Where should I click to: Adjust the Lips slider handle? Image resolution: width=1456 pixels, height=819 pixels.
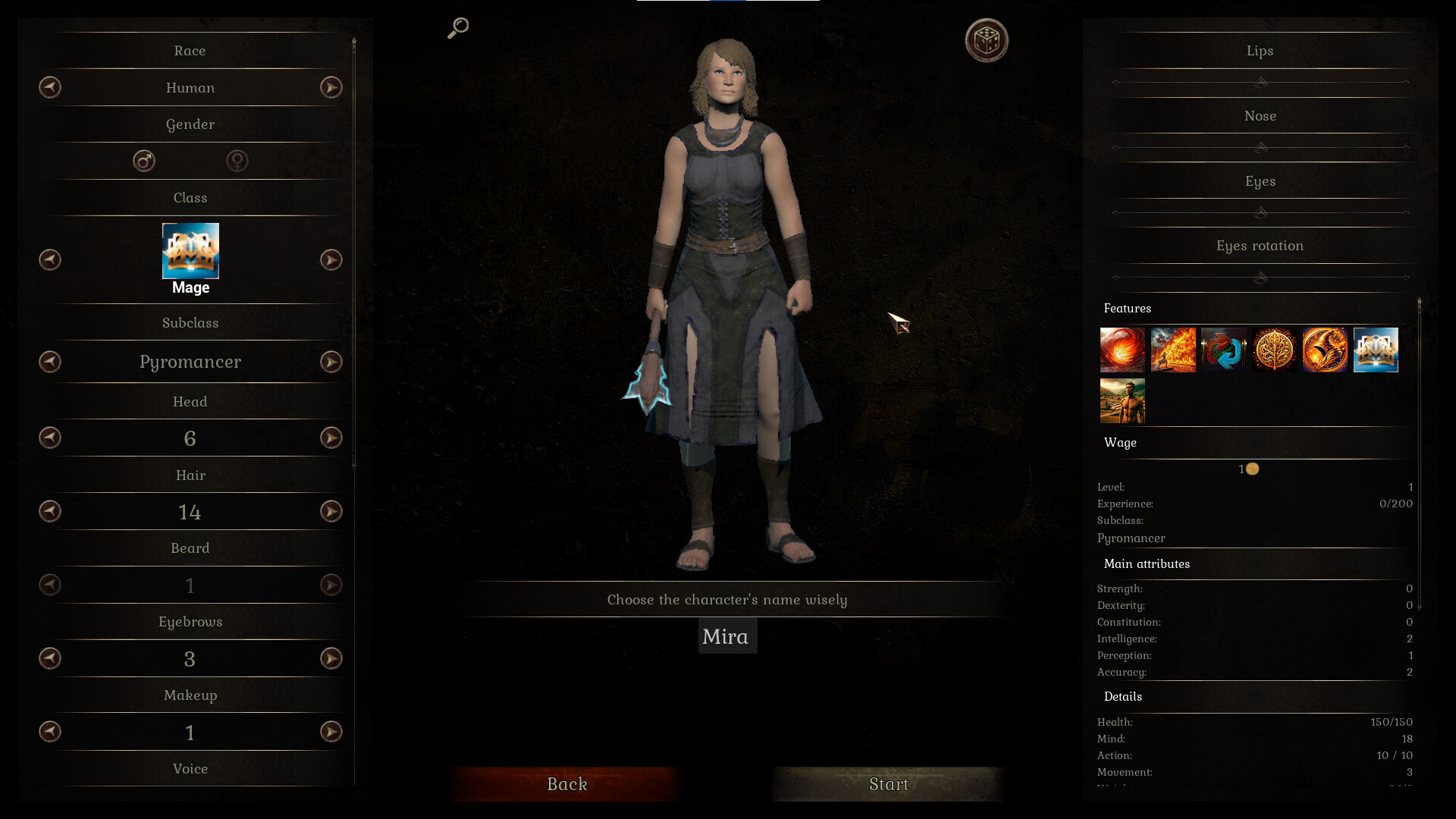pyautogui.click(x=1260, y=83)
